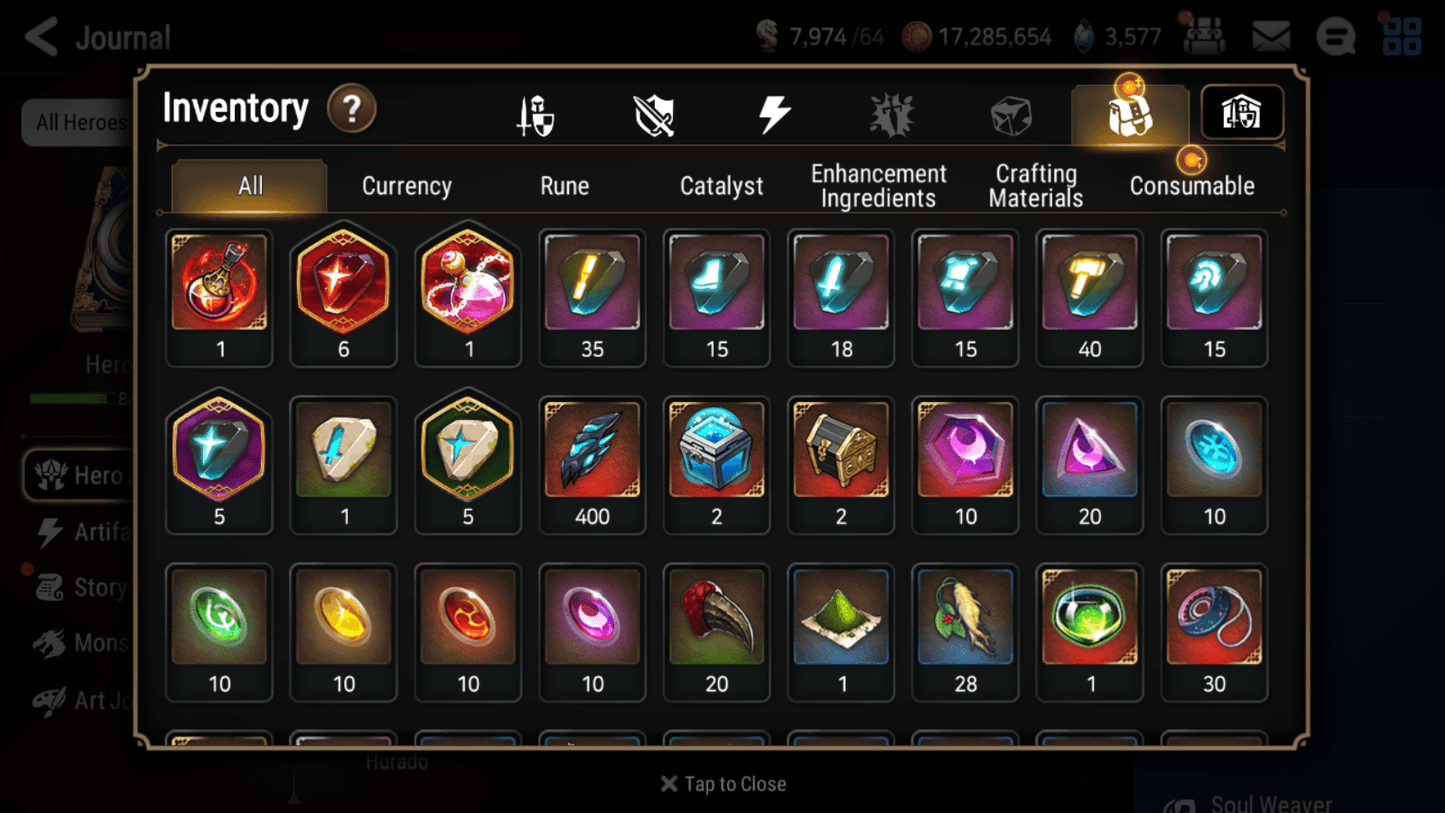This screenshot has height=813, width=1445.
Task: Open the chat bubble icon
Action: click(x=1335, y=35)
